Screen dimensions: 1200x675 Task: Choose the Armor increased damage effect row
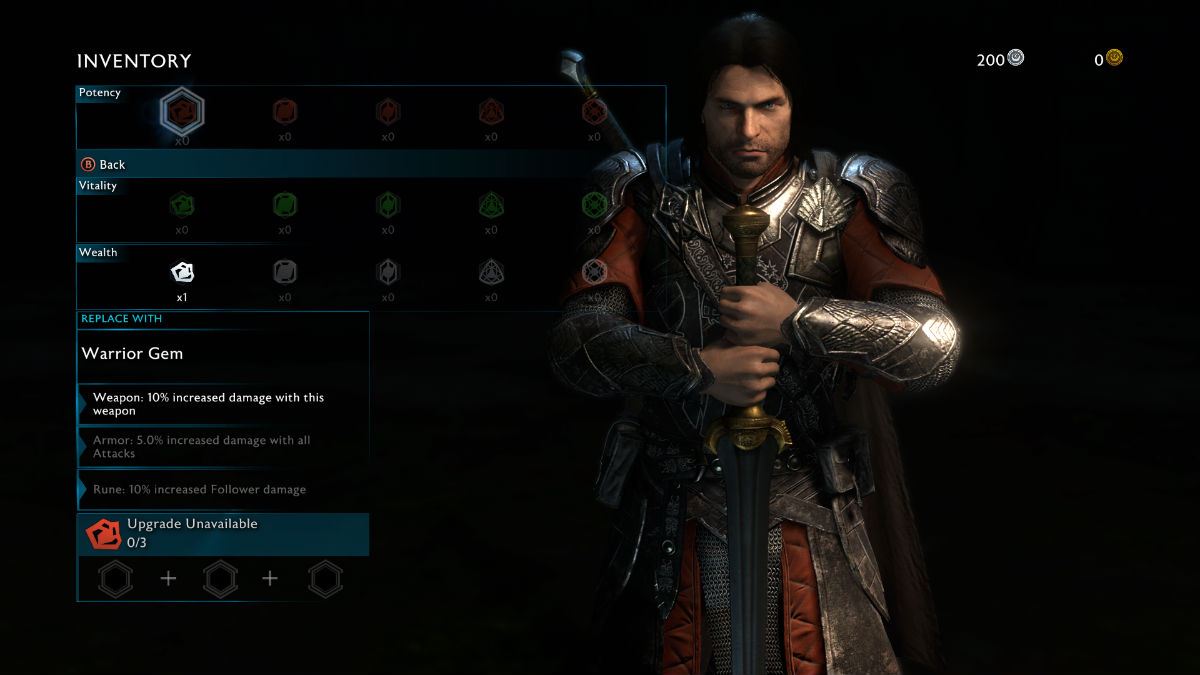point(223,447)
